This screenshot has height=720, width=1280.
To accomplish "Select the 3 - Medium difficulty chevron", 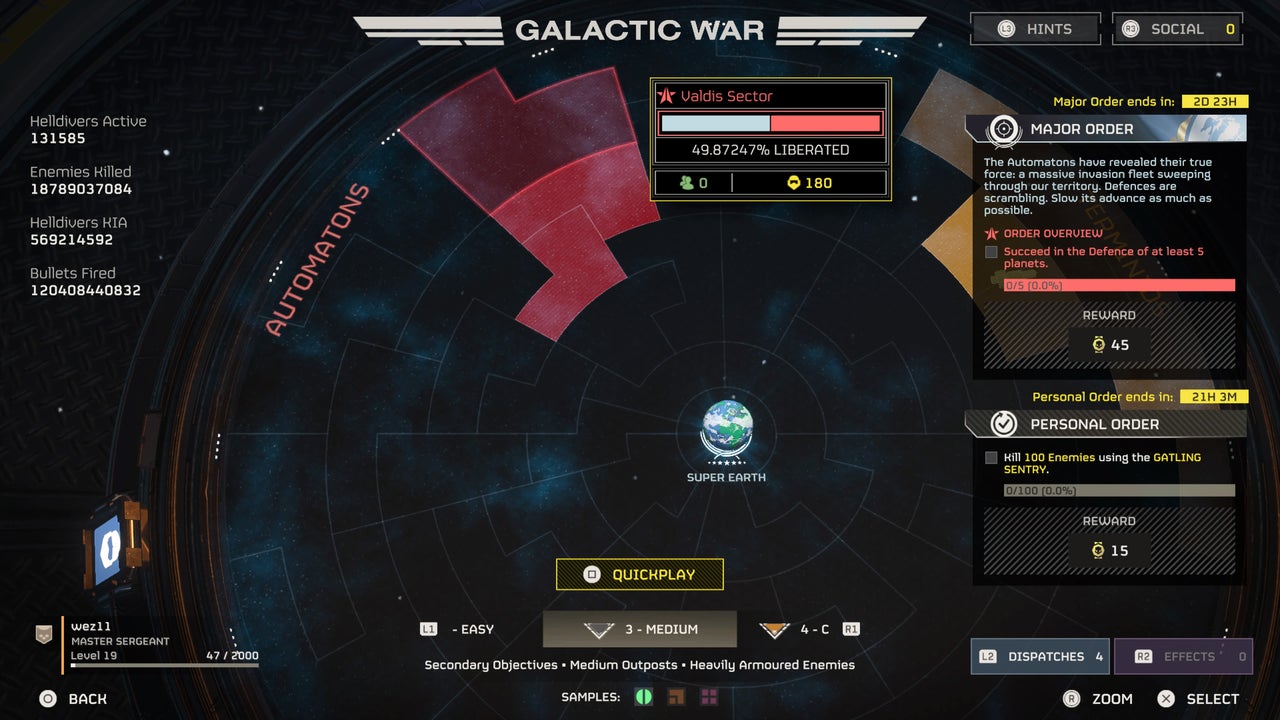I will 598,628.
